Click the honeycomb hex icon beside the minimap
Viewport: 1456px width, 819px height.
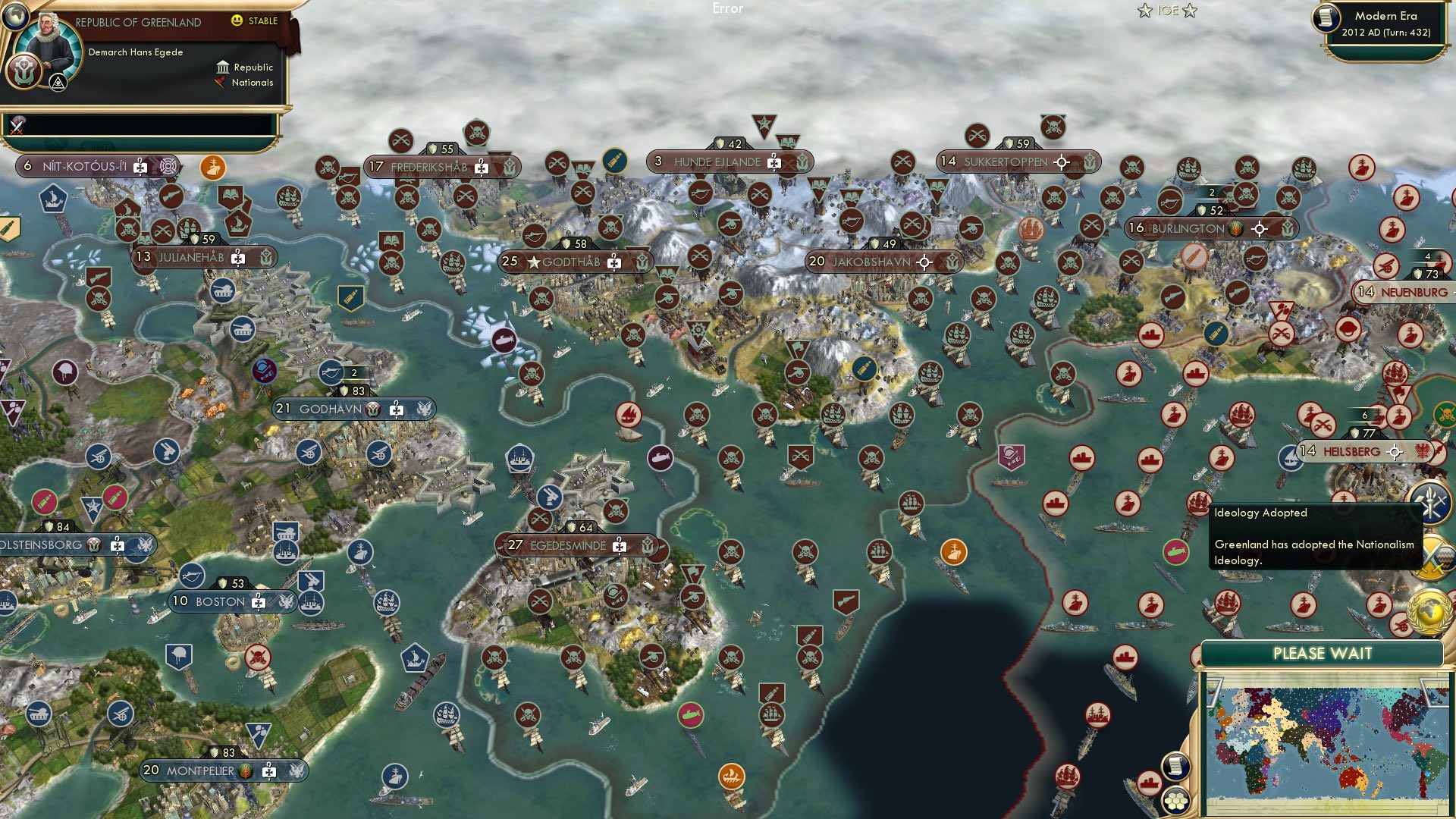click(x=1177, y=800)
